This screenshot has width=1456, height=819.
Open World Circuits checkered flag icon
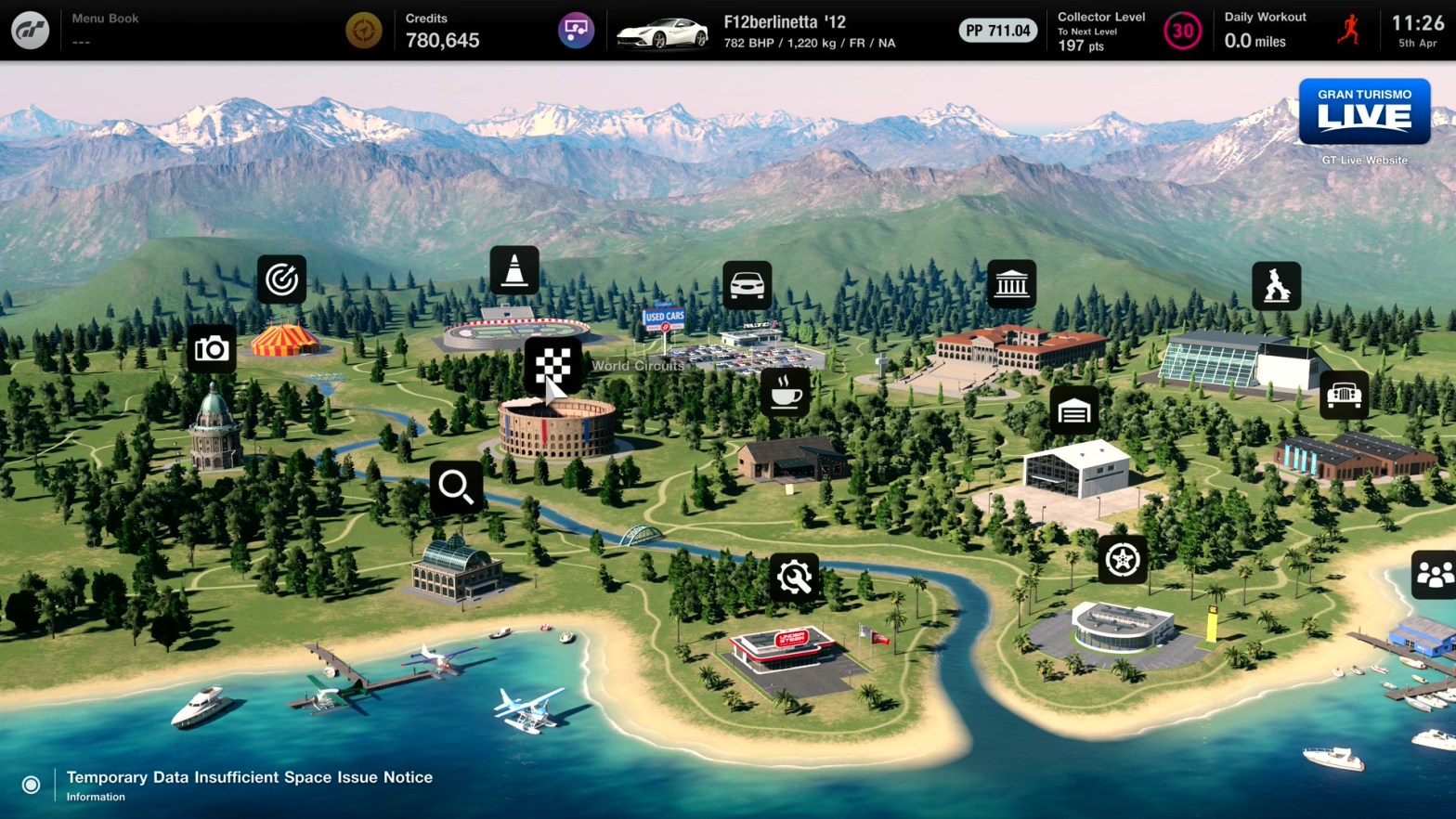tap(552, 364)
